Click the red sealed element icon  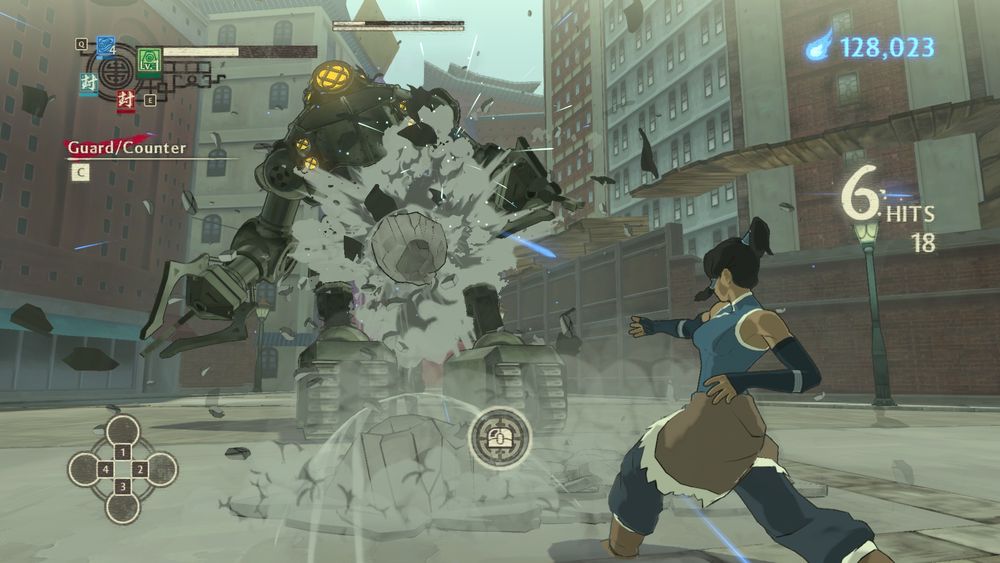125,99
